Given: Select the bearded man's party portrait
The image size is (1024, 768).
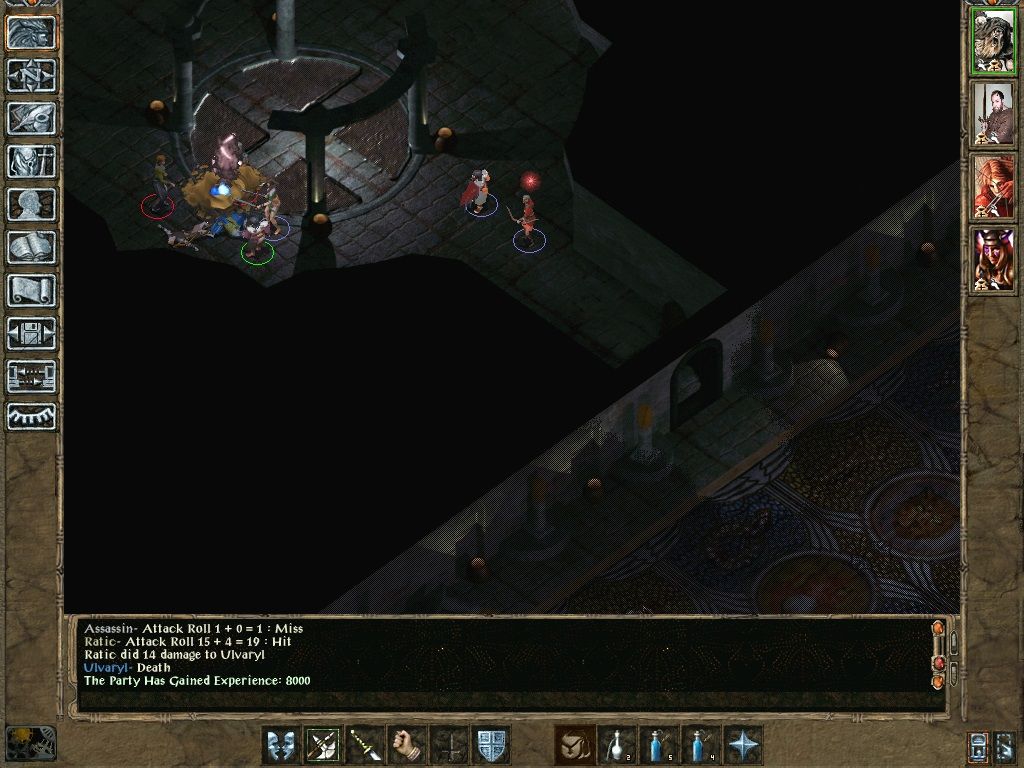Looking at the screenshot, I should coord(993,114).
